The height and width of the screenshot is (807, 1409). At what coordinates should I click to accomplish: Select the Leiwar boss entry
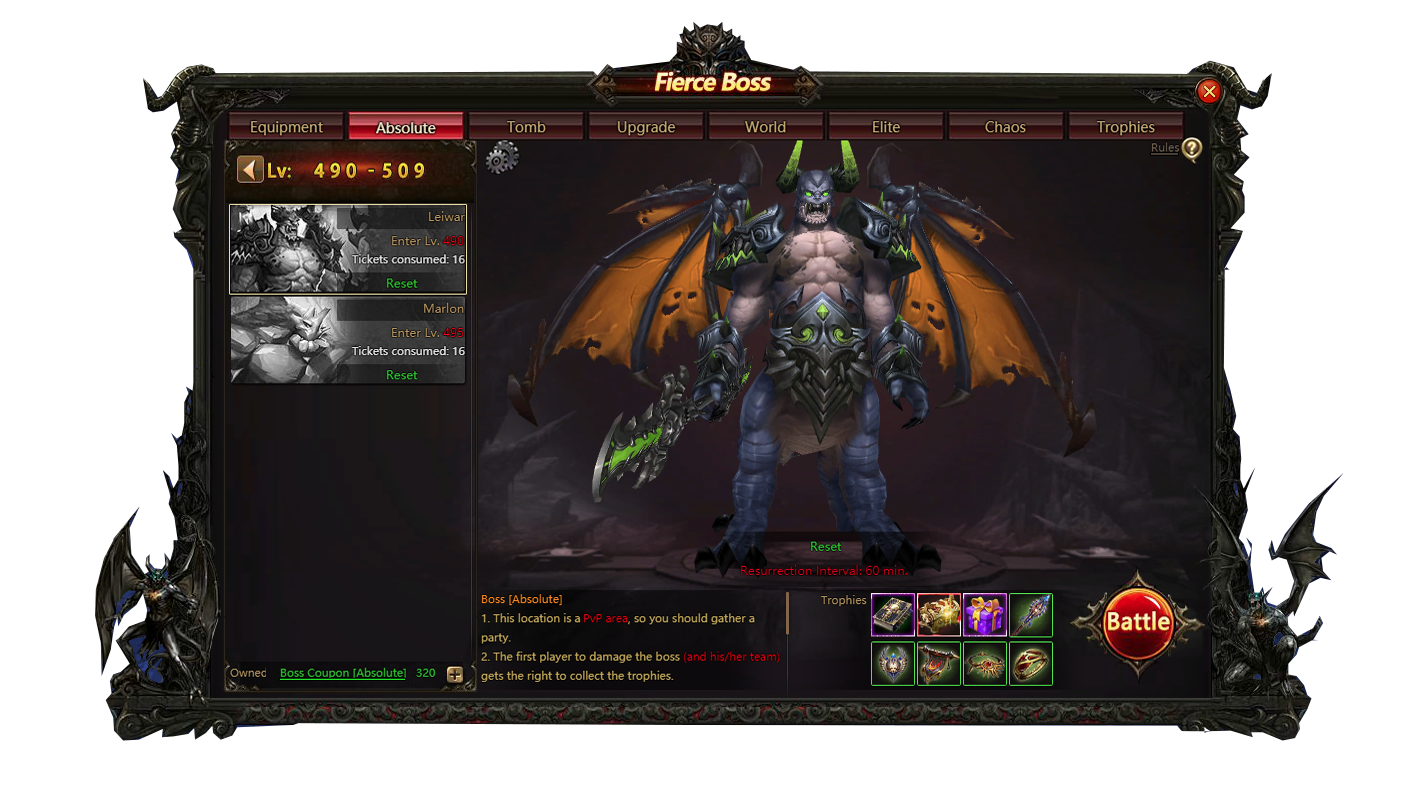coord(347,249)
